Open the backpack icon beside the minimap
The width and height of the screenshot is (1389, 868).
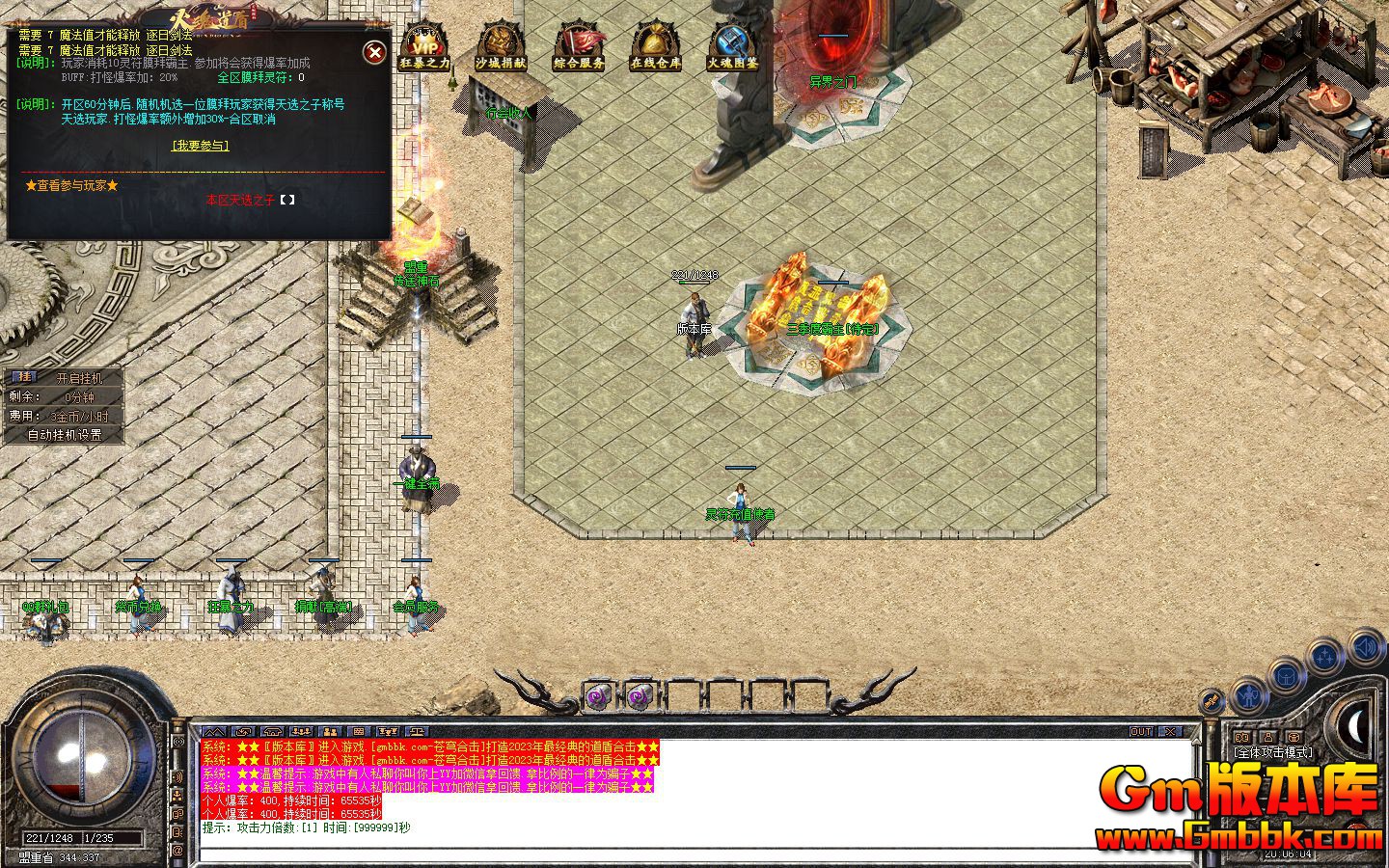pyautogui.click(x=1287, y=676)
